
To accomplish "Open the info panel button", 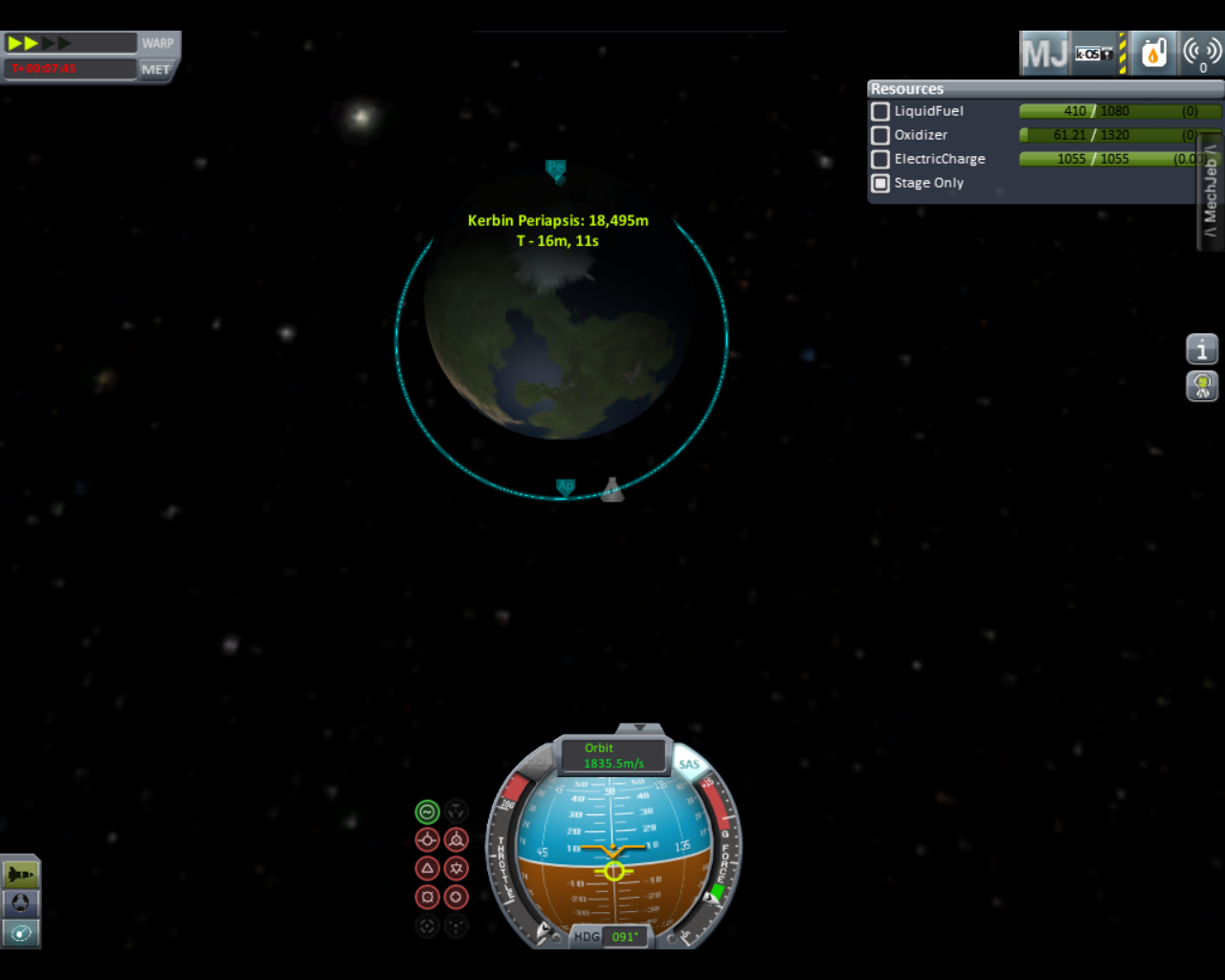I will click(x=1202, y=349).
